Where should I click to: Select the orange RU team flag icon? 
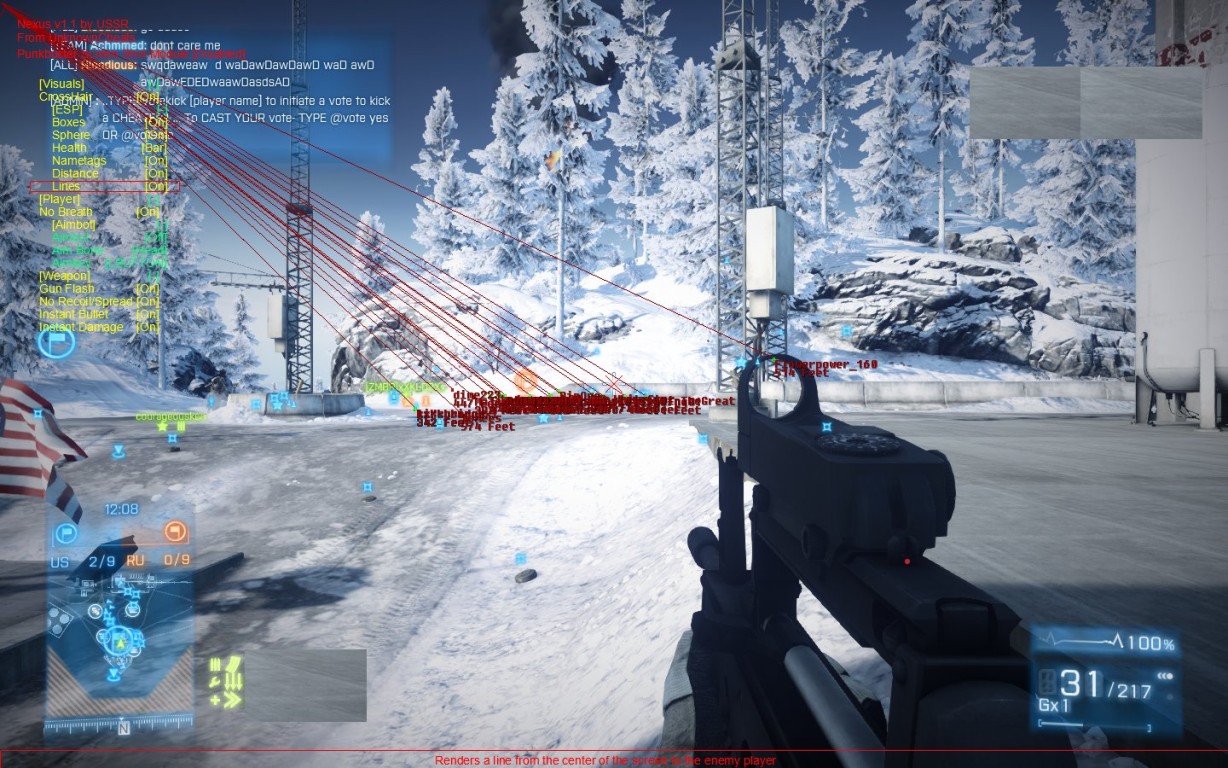176,531
